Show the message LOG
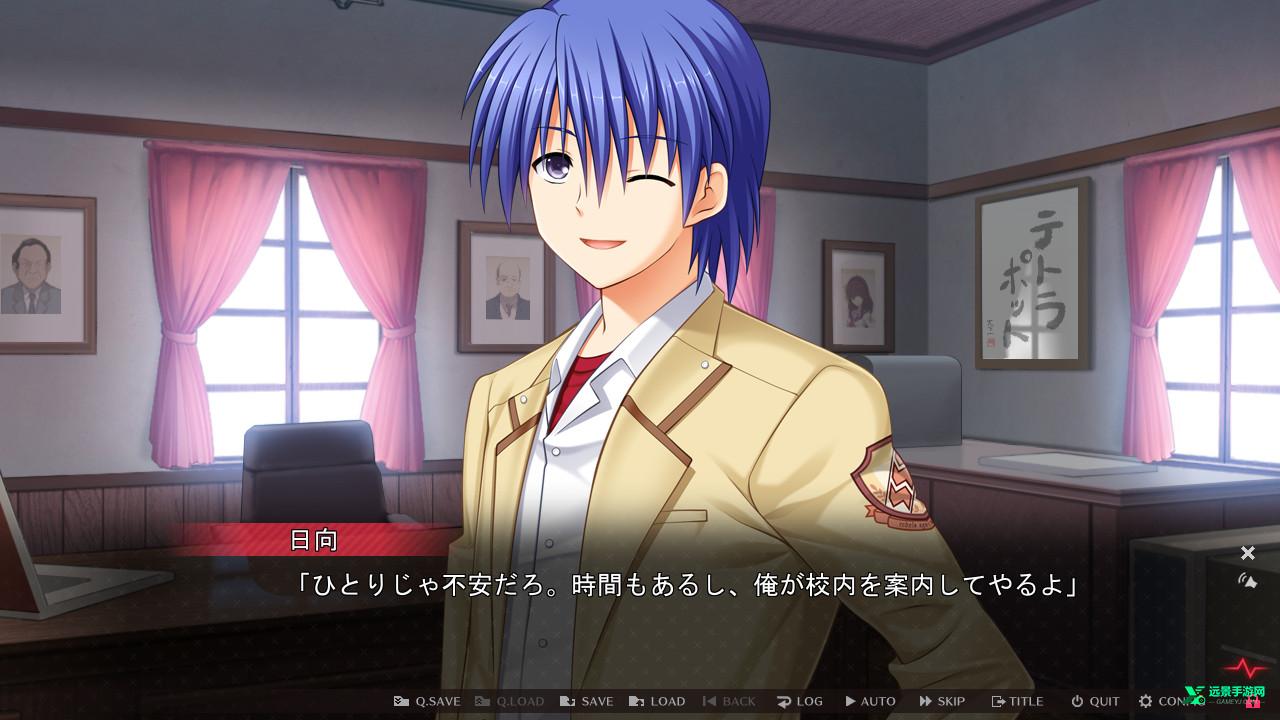 pos(799,701)
